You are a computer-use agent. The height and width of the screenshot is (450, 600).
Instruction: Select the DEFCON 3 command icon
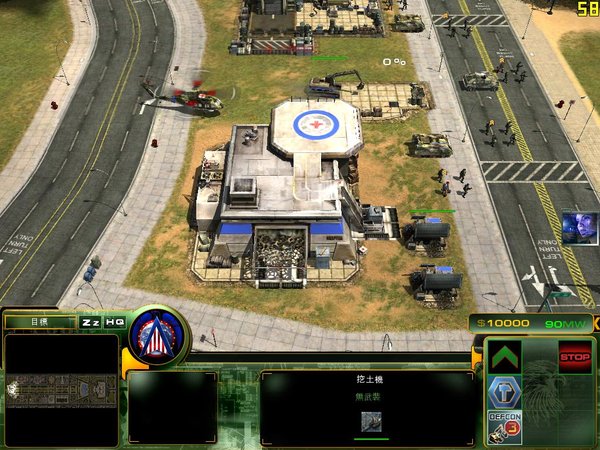coord(504,427)
